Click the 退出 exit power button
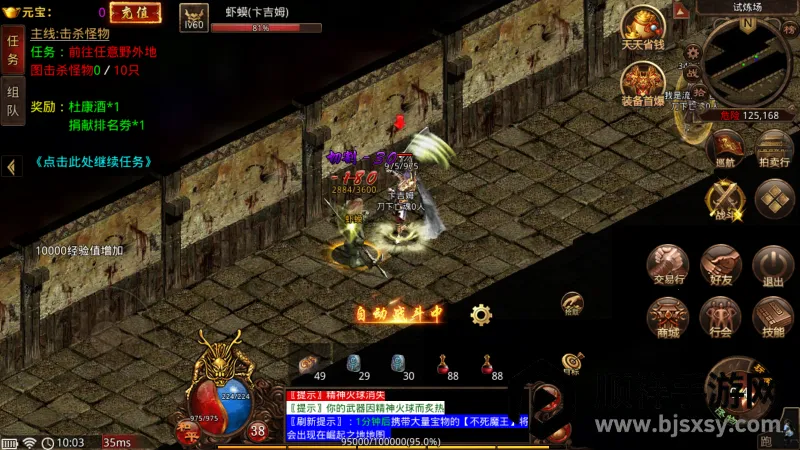The width and height of the screenshot is (800, 450). pyautogui.click(x=772, y=264)
